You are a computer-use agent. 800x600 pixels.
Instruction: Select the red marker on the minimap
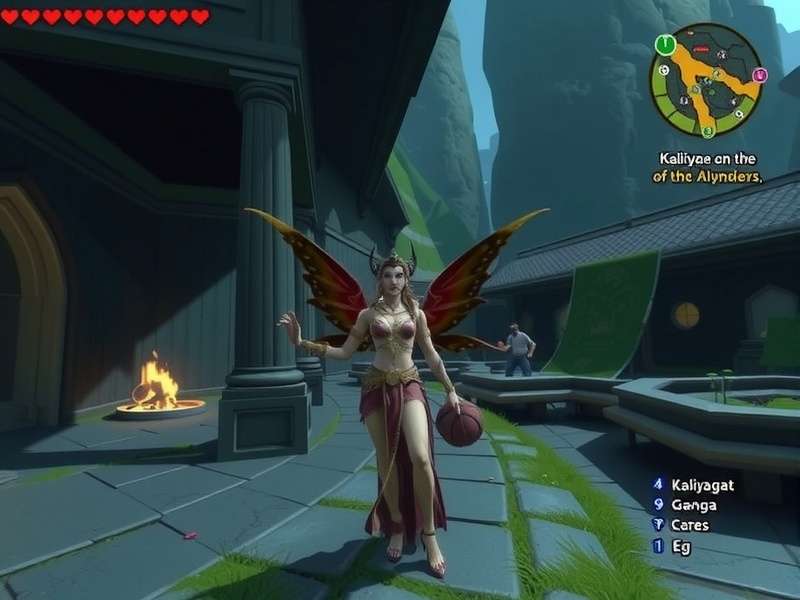(699, 50)
